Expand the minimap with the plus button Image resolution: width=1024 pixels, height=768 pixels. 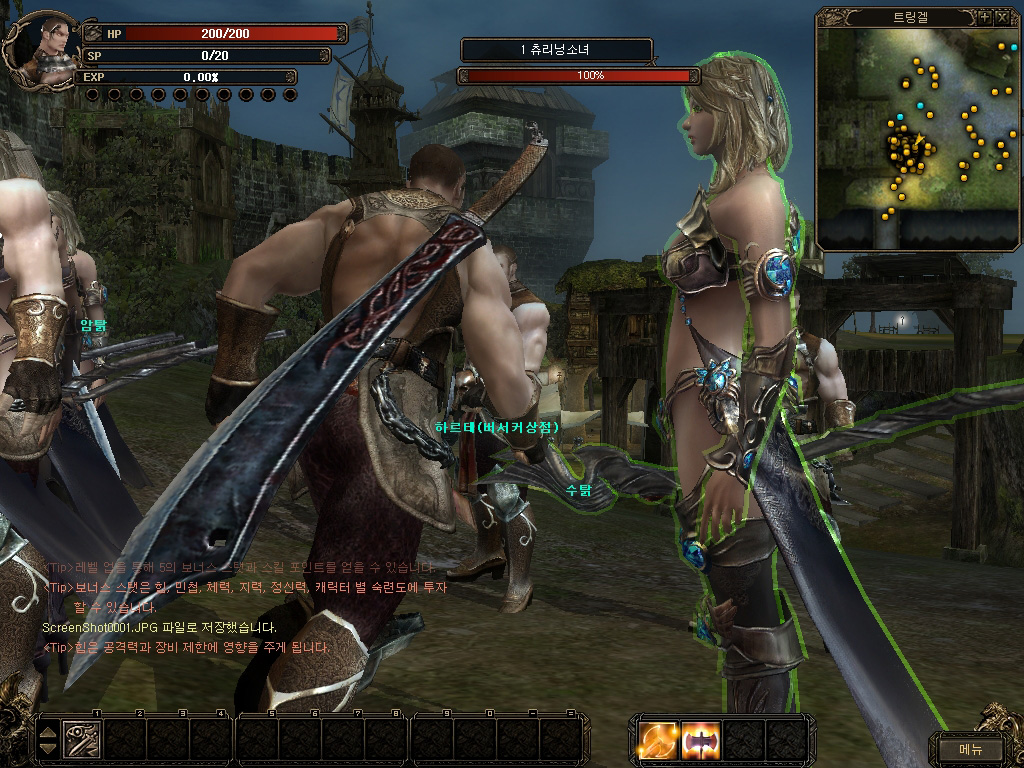[x=984, y=17]
